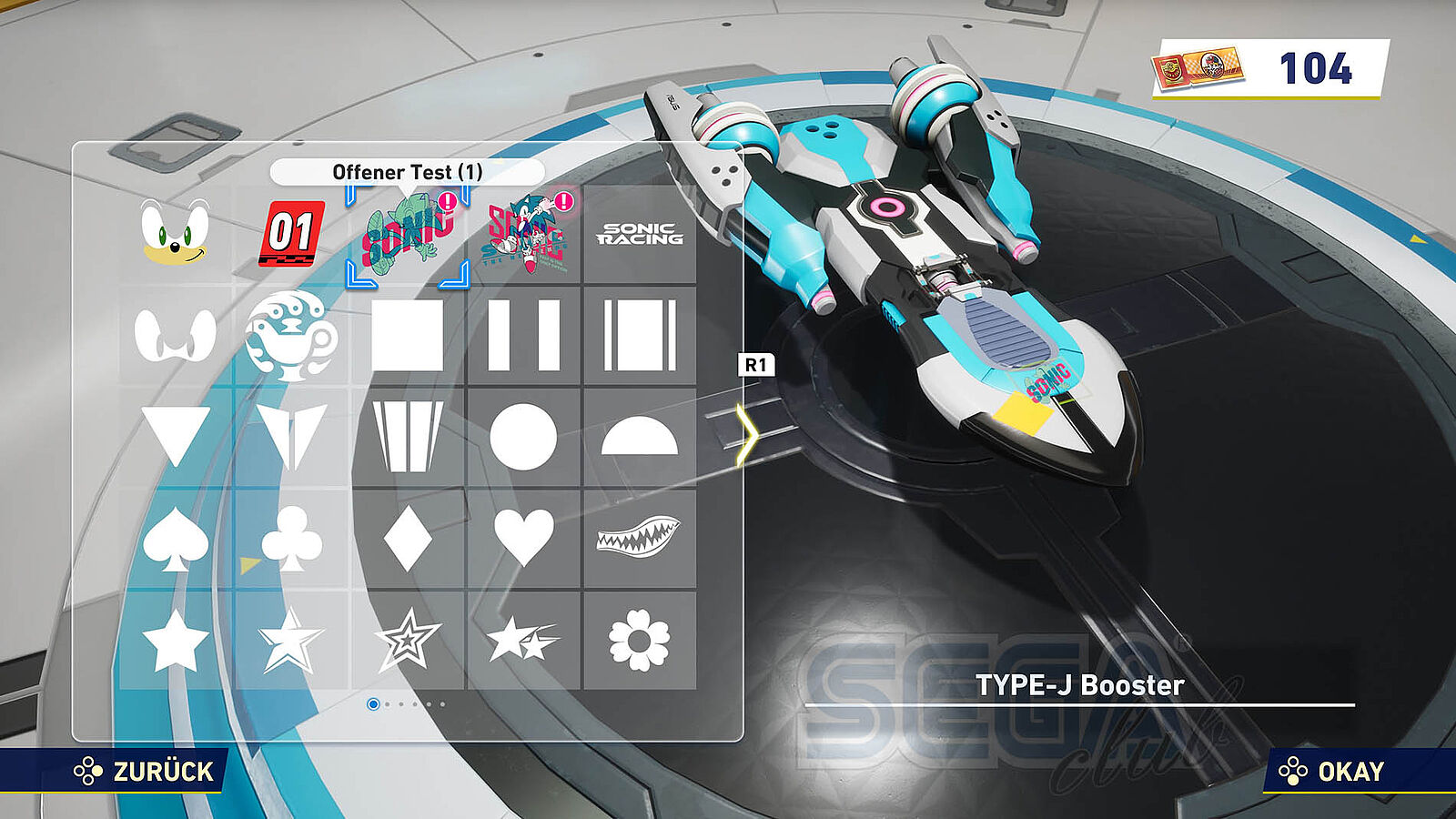The height and width of the screenshot is (819, 1456).
Task: Choose the red 01 number decal
Action: click(x=291, y=234)
